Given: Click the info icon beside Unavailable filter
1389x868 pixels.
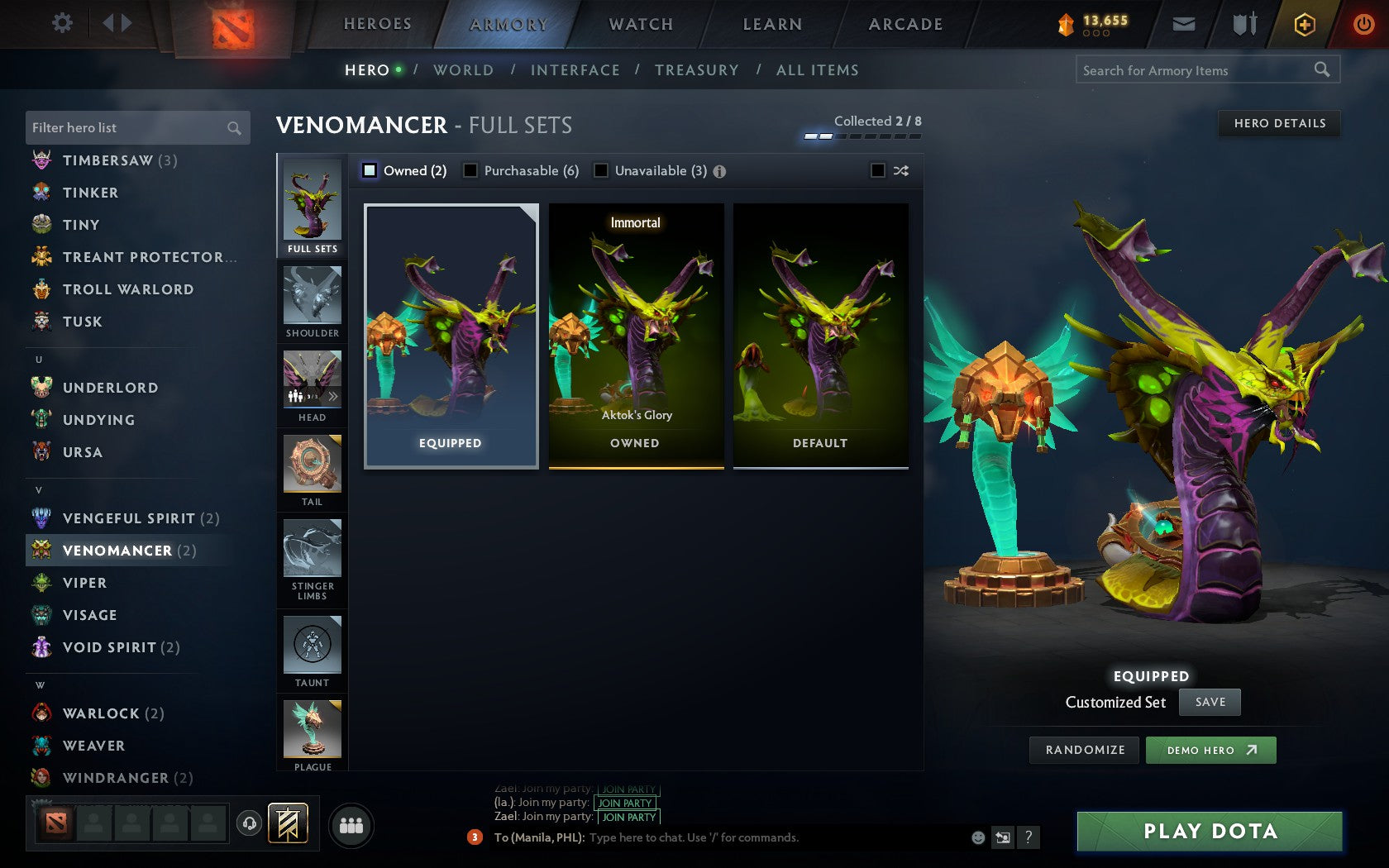Looking at the screenshot, I should 718,171.
